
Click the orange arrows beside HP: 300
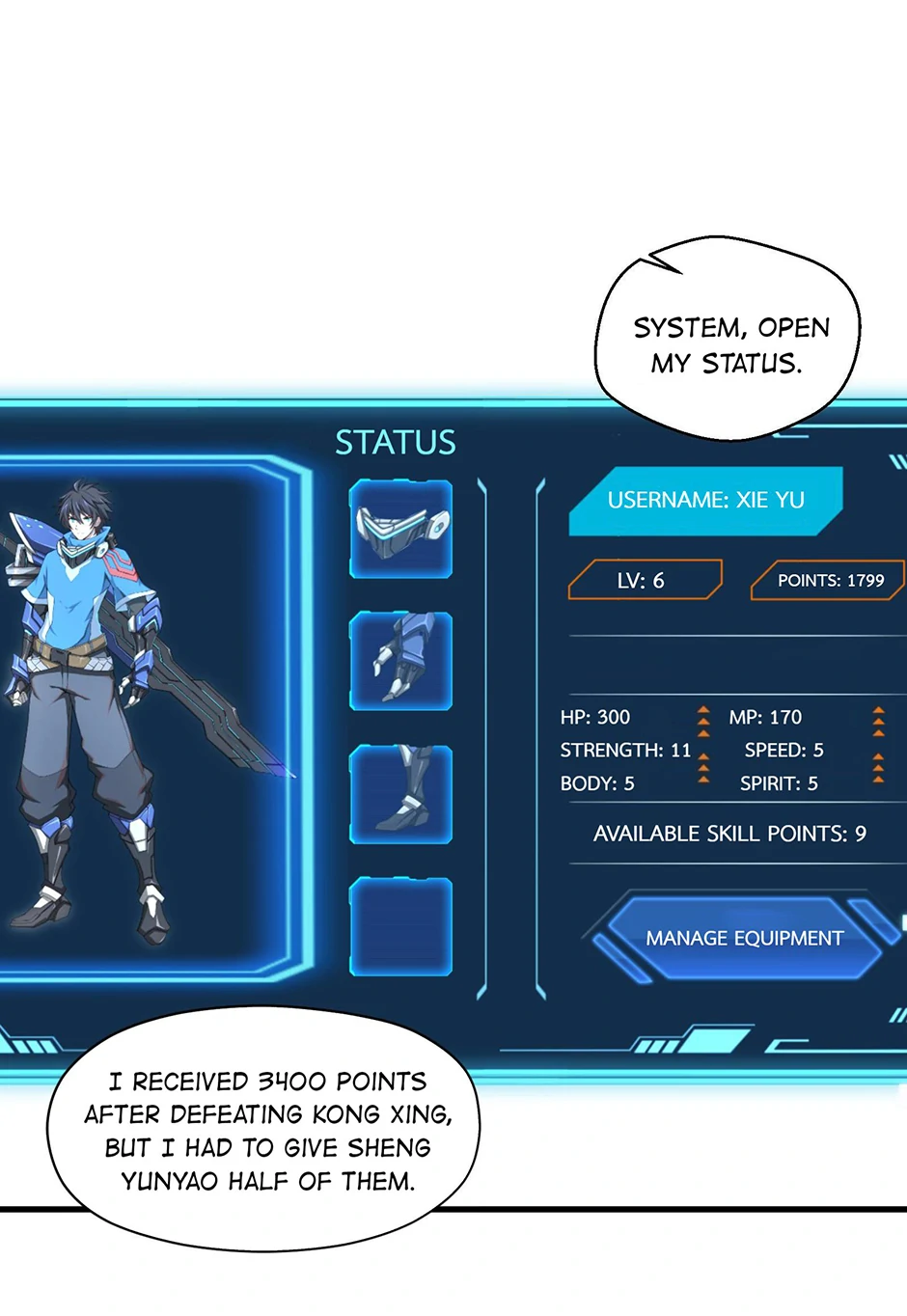(703, 720)
